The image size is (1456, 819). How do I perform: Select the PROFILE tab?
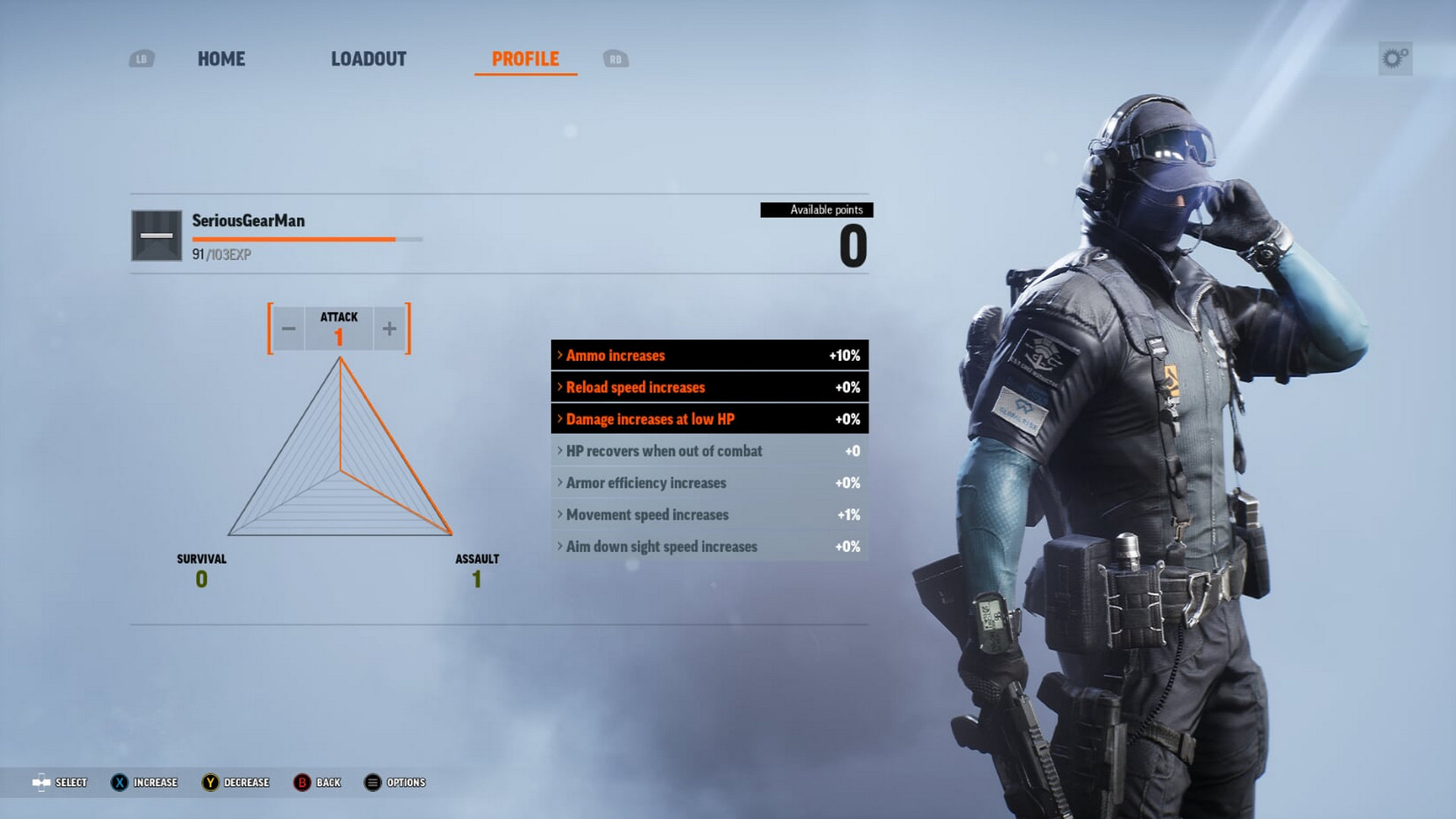click(x=525, y=59)
